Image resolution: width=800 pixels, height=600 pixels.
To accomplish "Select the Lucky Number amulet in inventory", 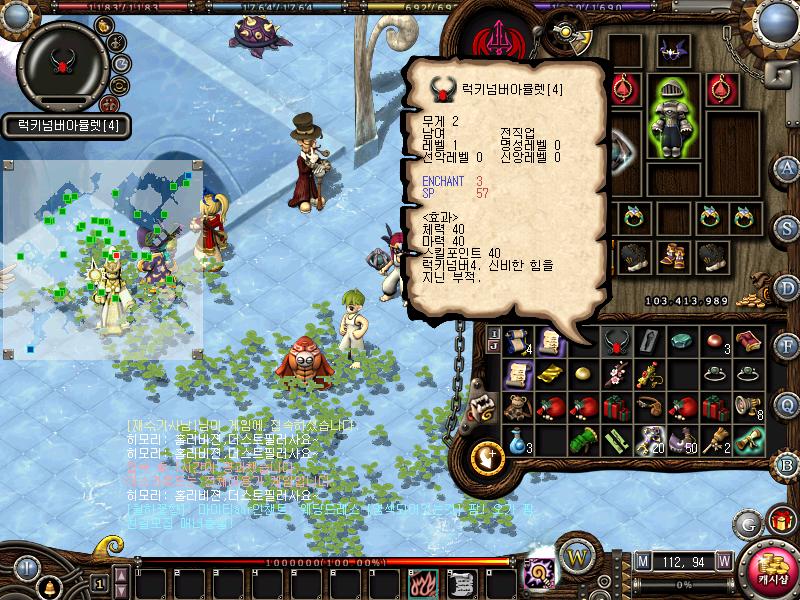I will 615,342.
